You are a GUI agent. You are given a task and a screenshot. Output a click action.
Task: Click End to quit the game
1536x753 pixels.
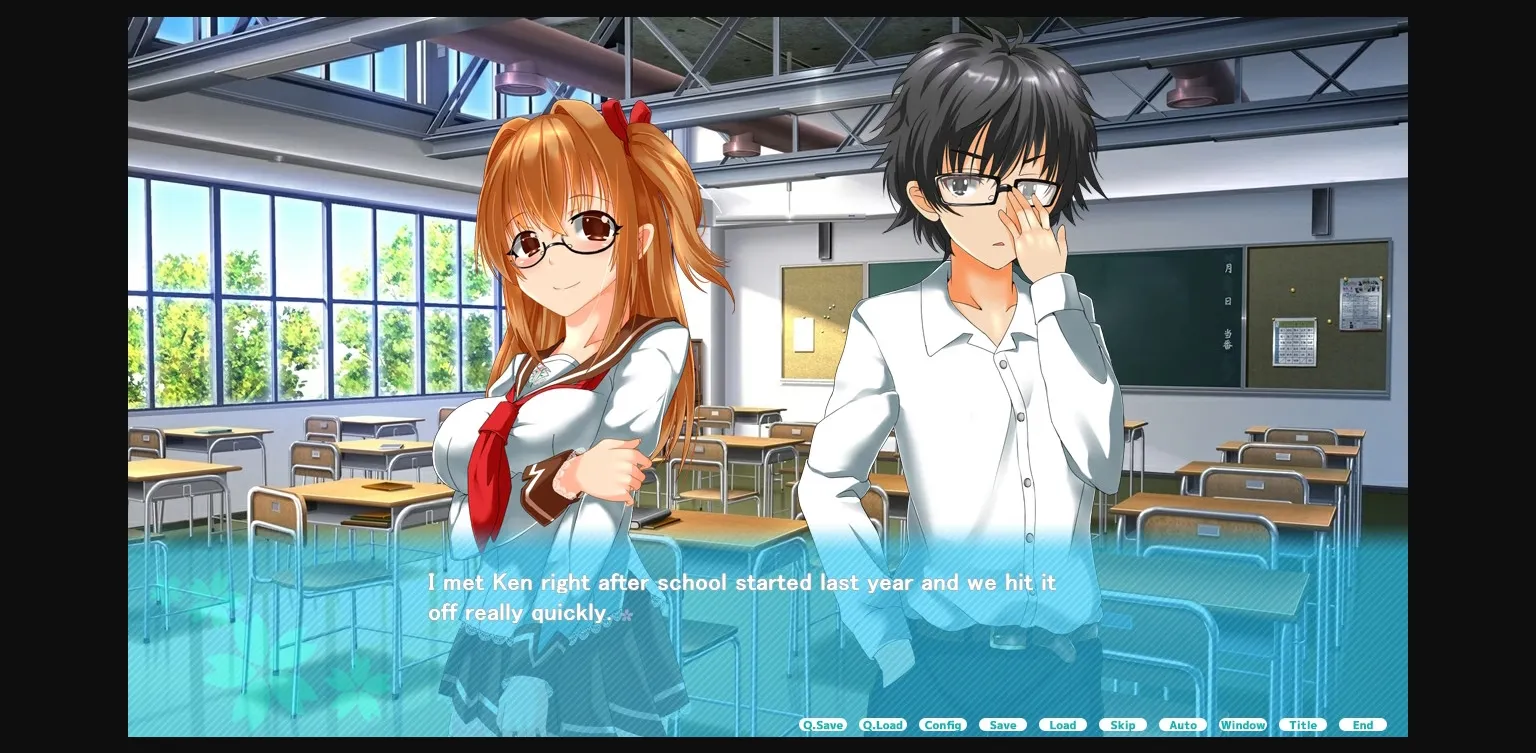click(x=1362, y=725)
